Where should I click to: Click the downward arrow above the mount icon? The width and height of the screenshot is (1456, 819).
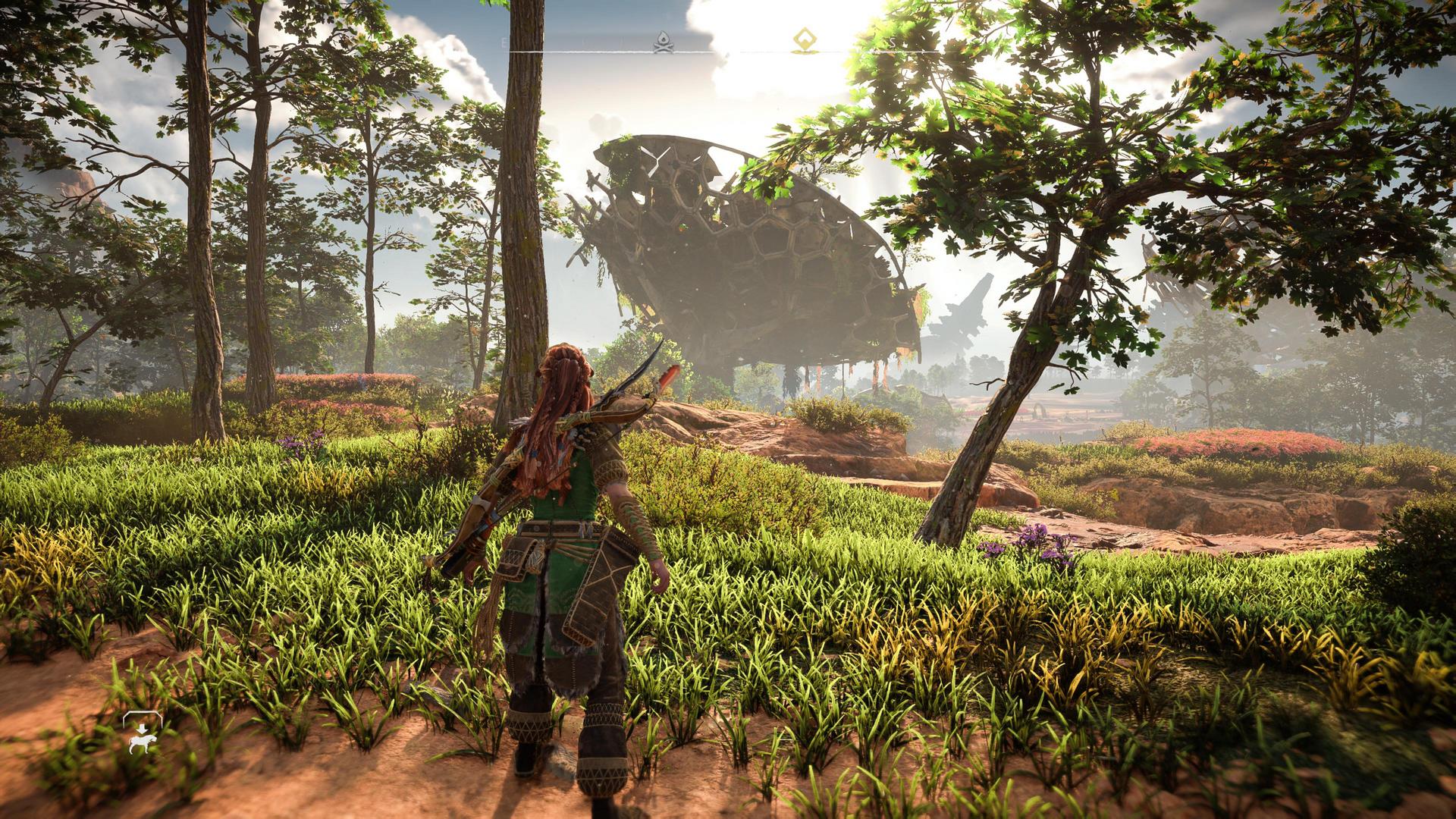[142, 728]
